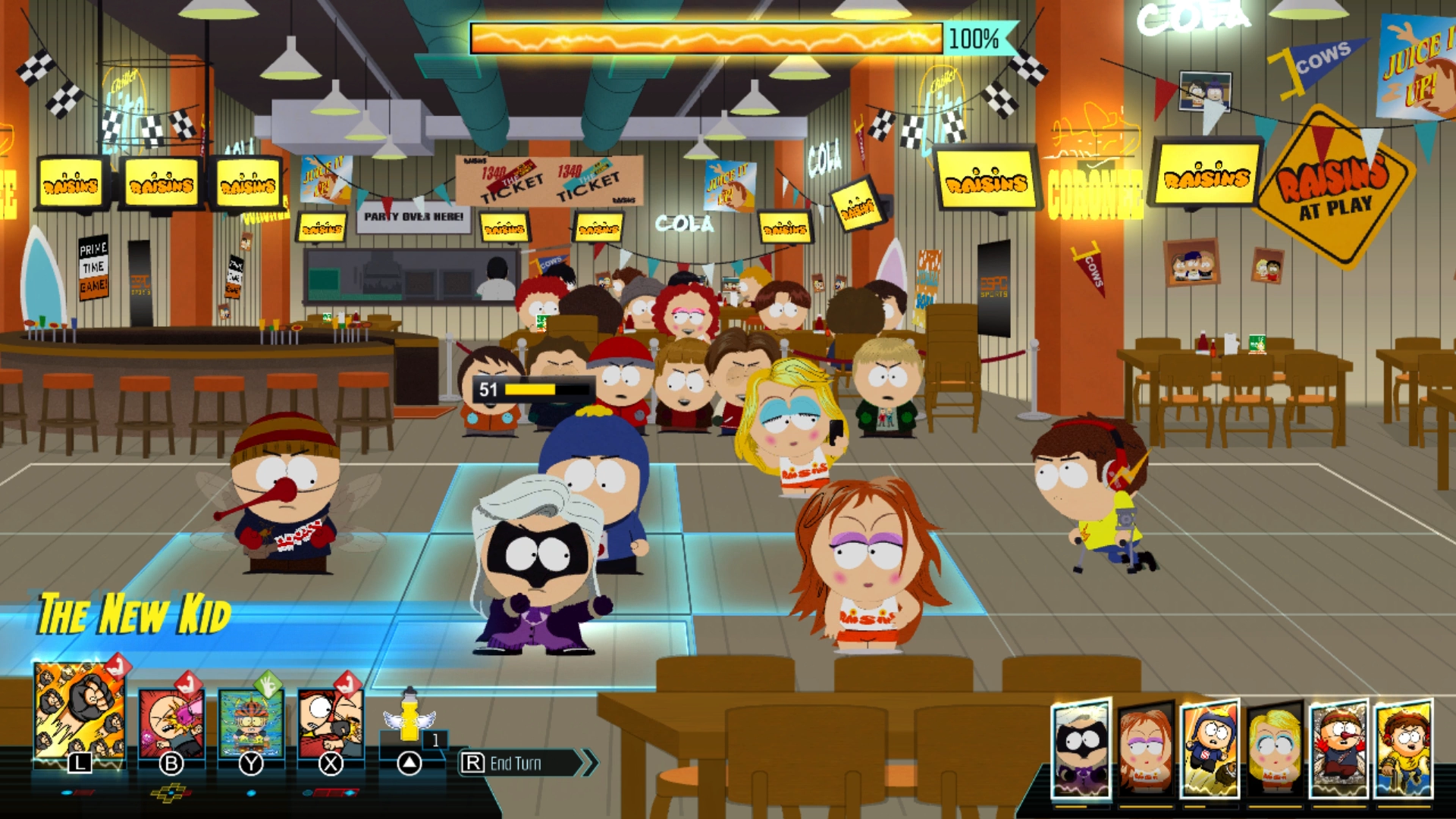Click the green Handiness diamond on Y card

tap(267, 685)
